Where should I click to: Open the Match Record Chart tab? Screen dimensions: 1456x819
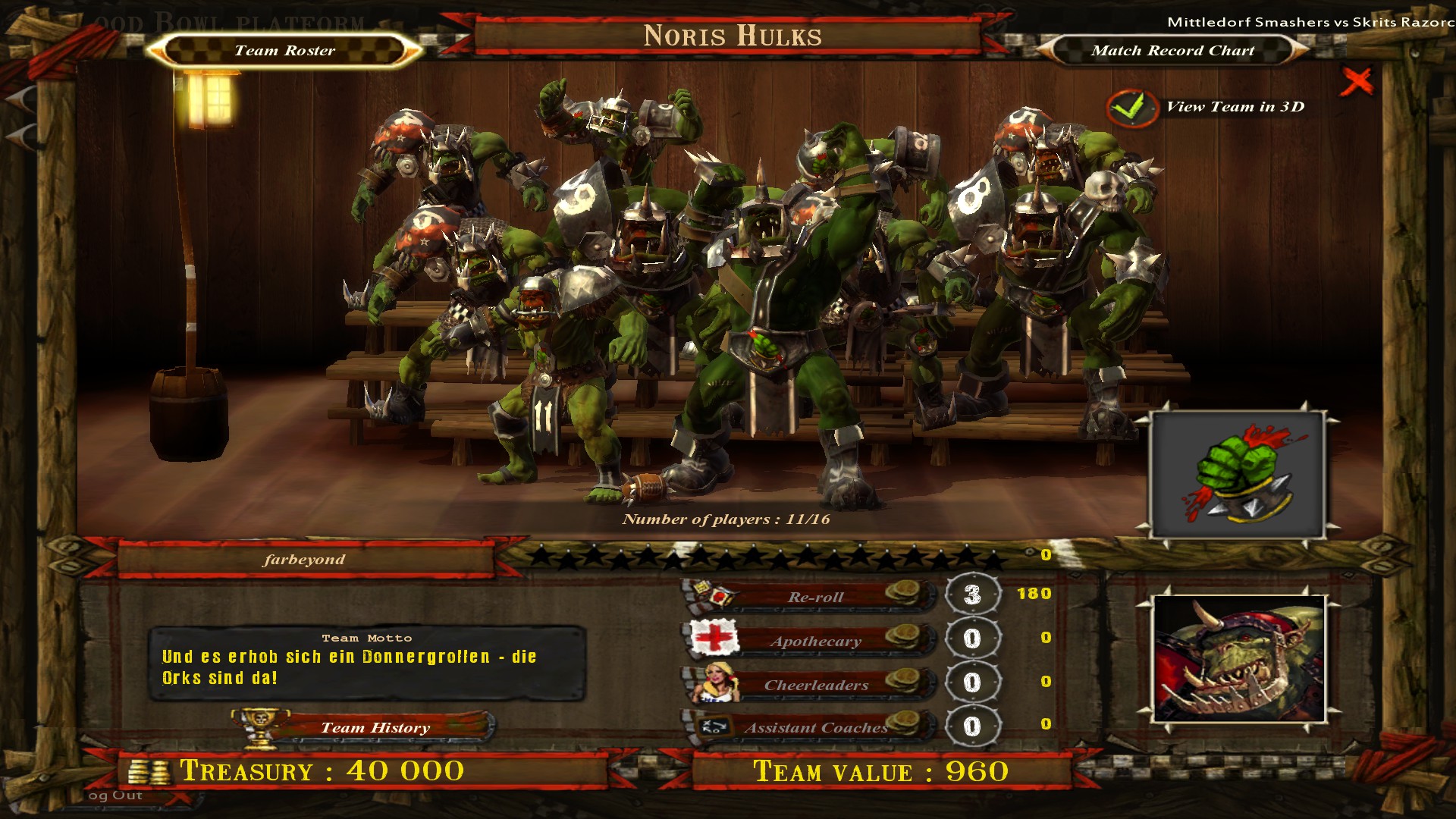[1172, 51]
